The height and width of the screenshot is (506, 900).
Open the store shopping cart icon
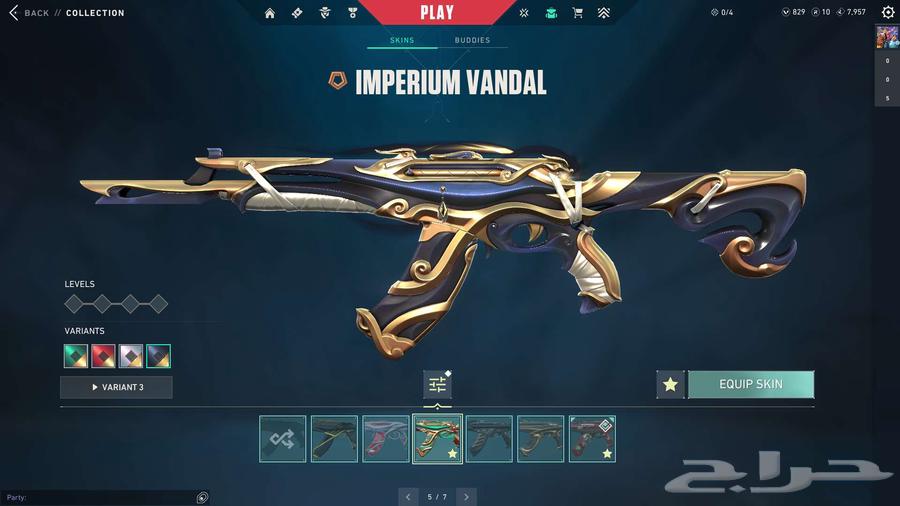(577, 13)
